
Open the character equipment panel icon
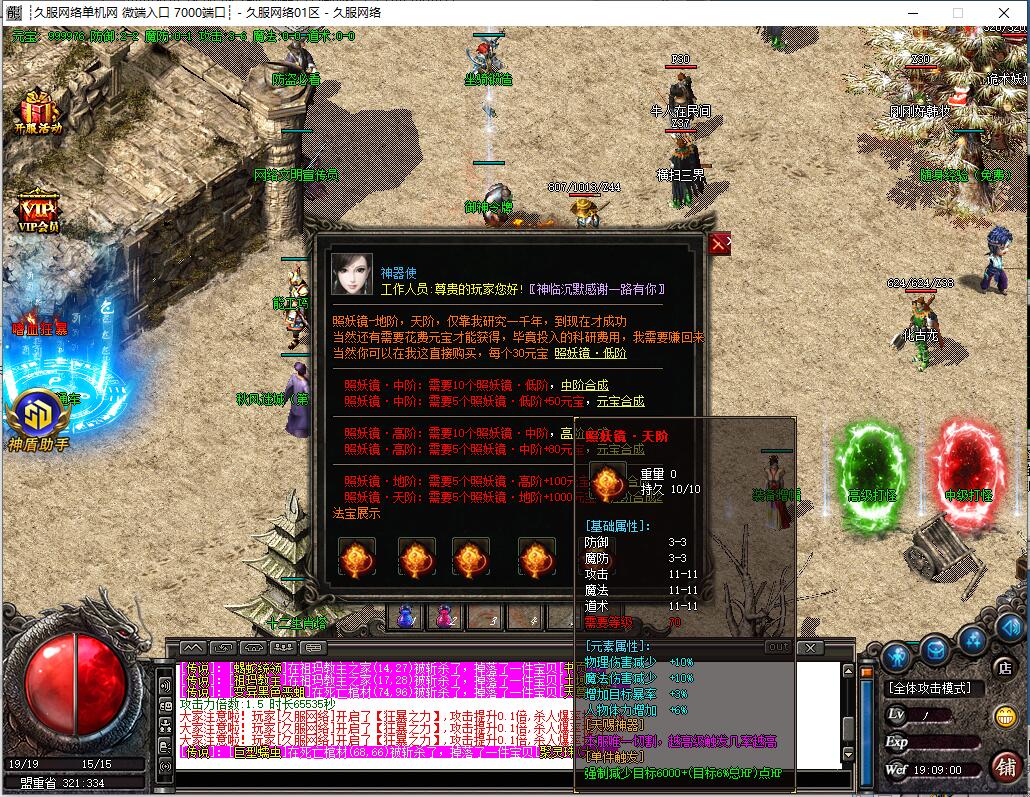pos(895,656)
